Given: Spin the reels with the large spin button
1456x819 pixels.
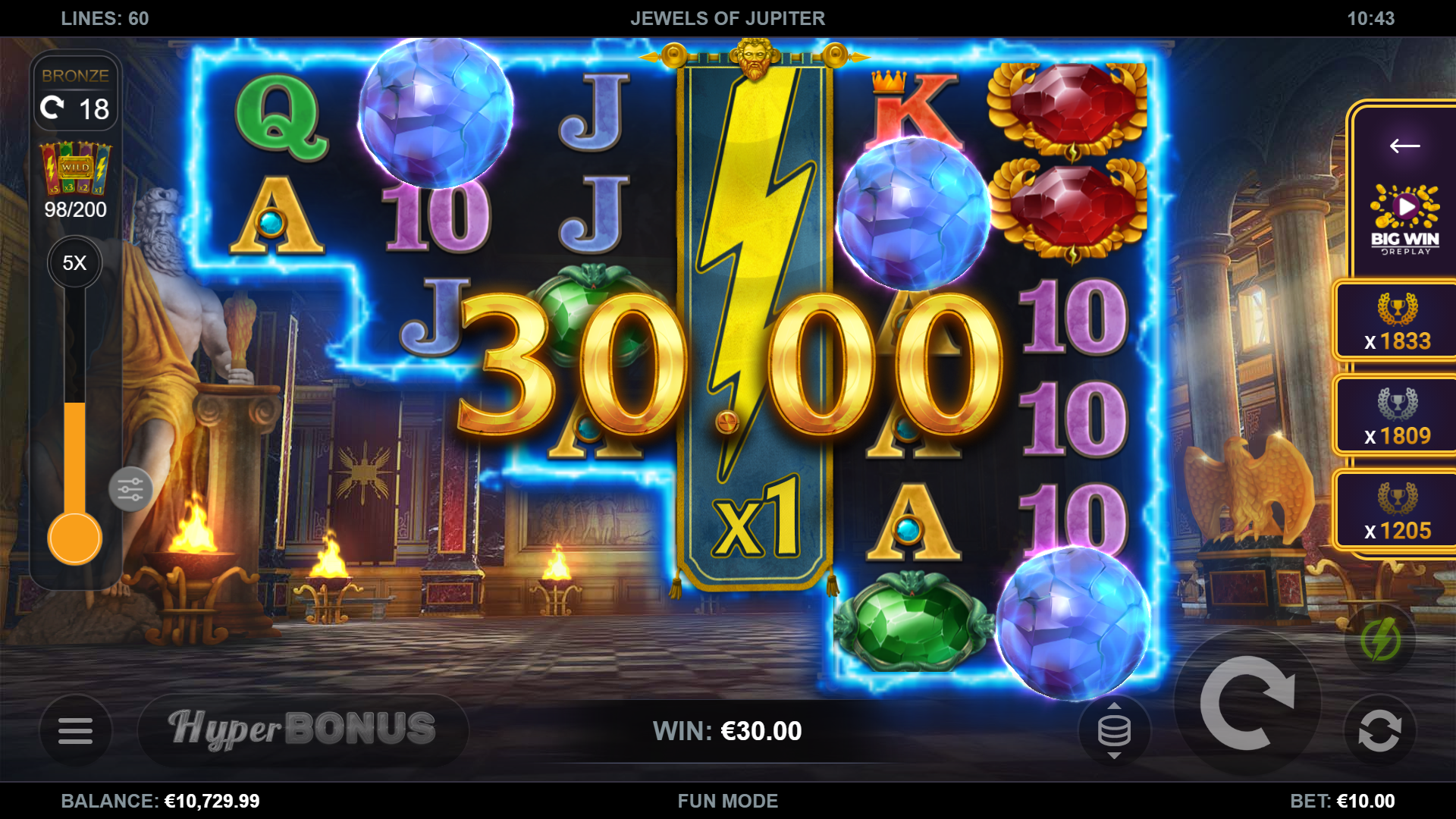Looking at the screenshot, I should click(1247, 704).
